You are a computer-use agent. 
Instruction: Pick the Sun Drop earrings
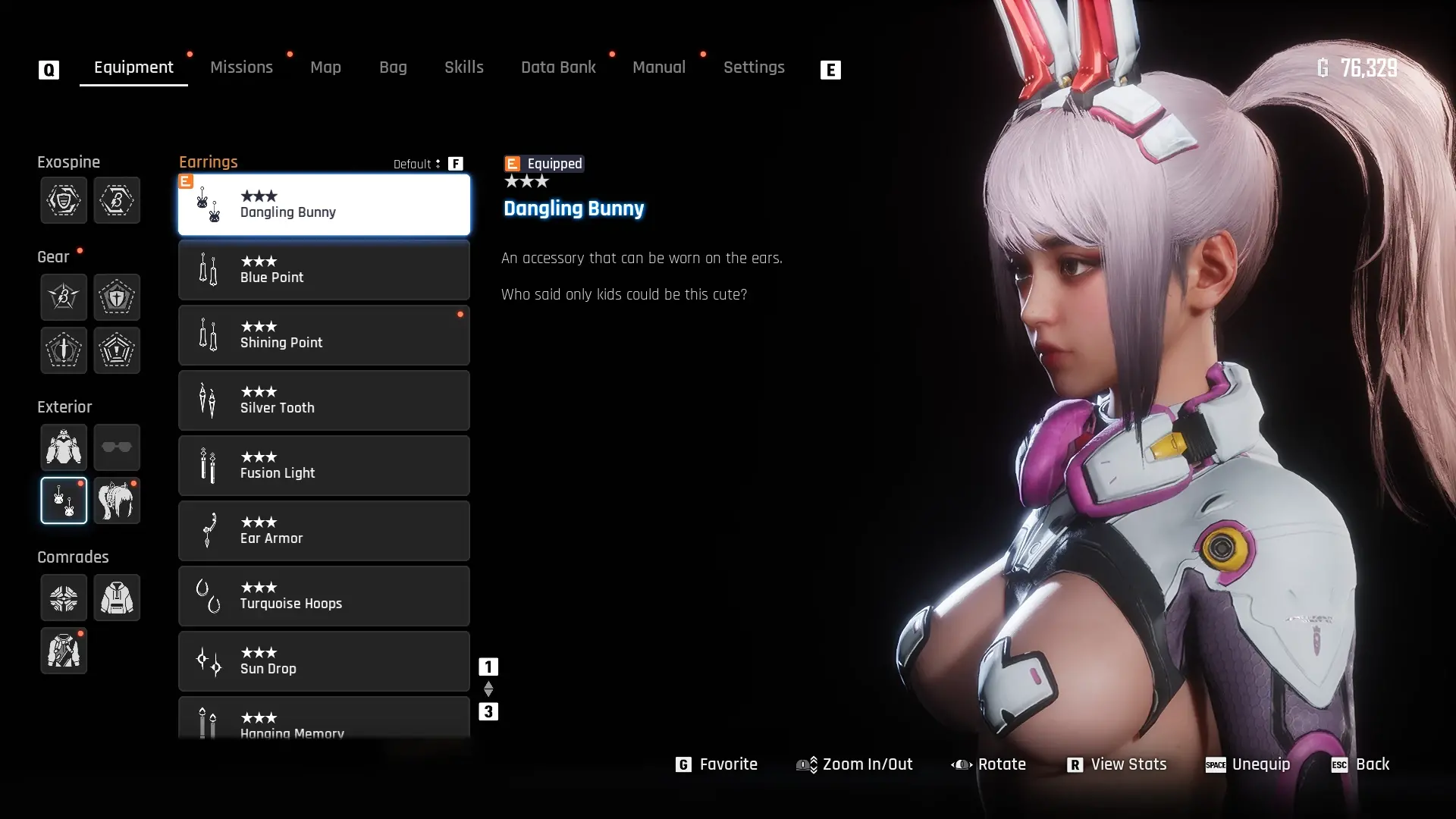[324, 661]
